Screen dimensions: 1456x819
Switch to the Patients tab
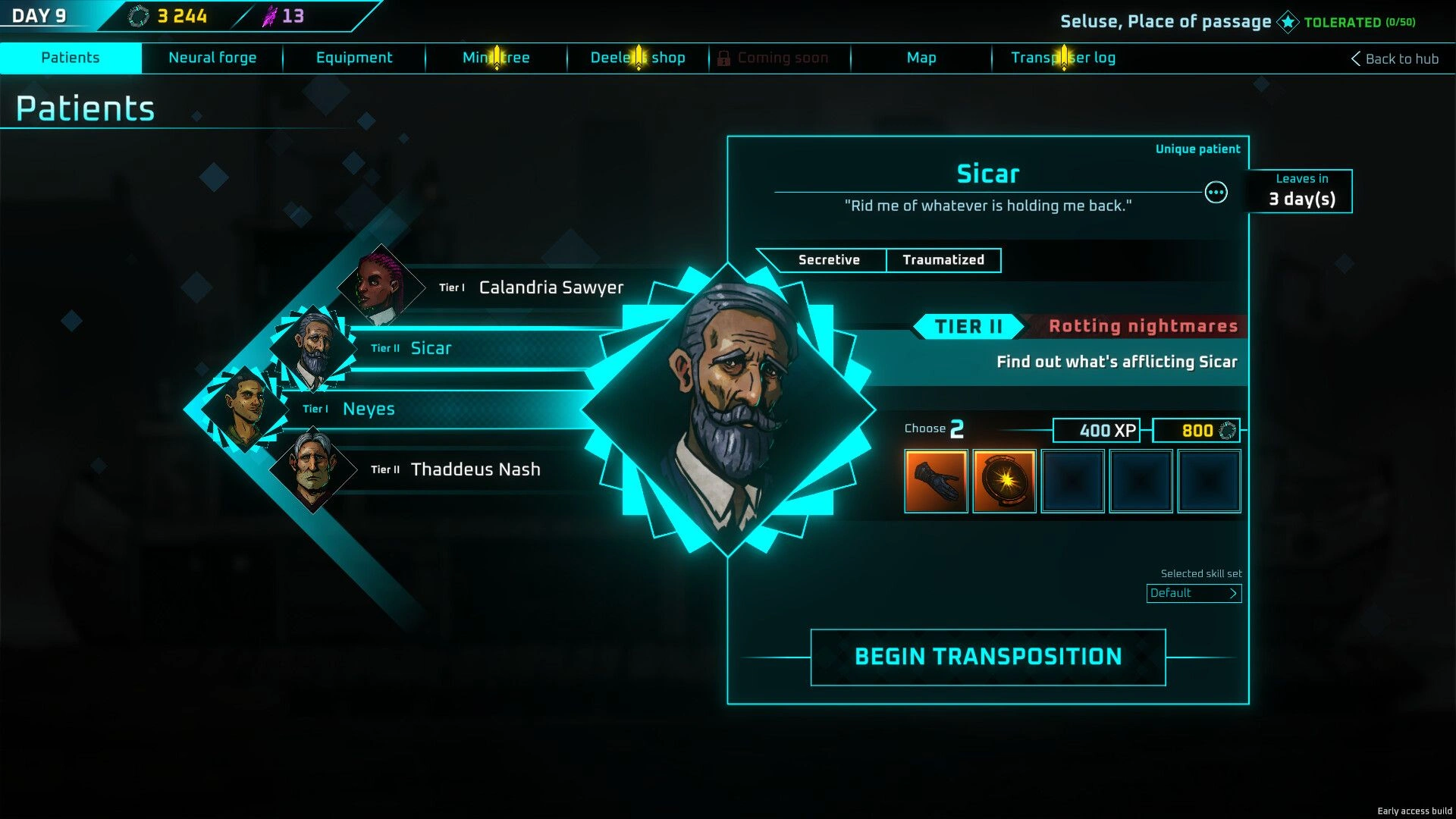(x=71, y=58)
